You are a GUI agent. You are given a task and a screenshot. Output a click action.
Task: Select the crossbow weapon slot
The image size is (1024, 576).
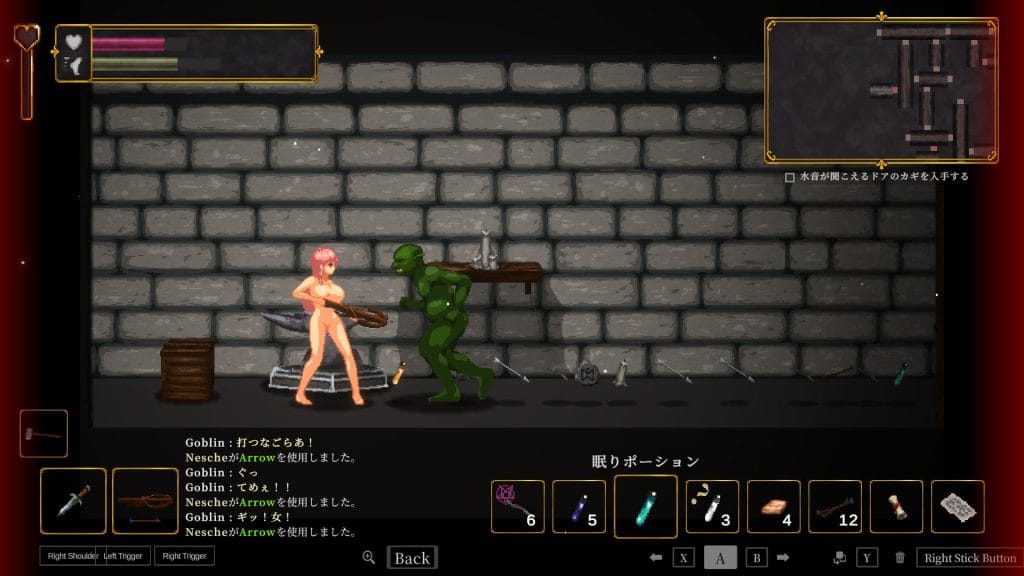tap(145, 500)
